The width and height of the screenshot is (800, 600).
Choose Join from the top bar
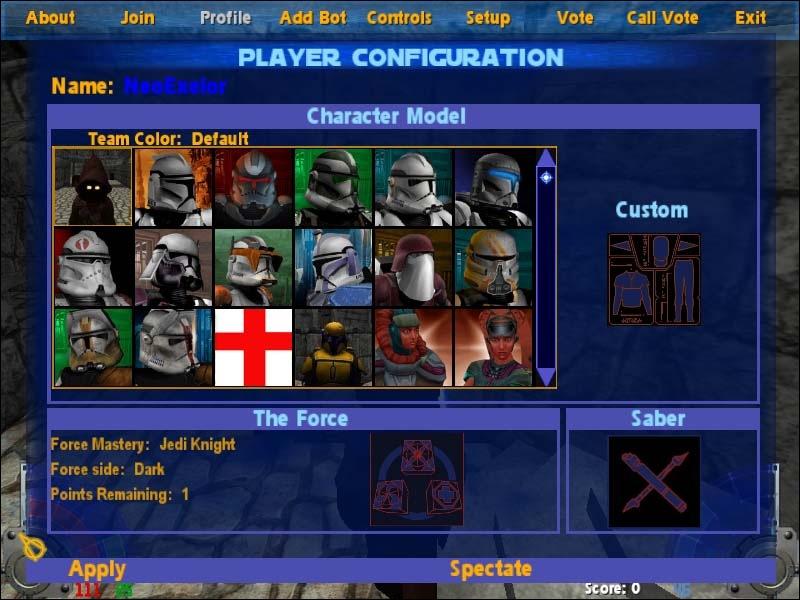pos(138,18)
